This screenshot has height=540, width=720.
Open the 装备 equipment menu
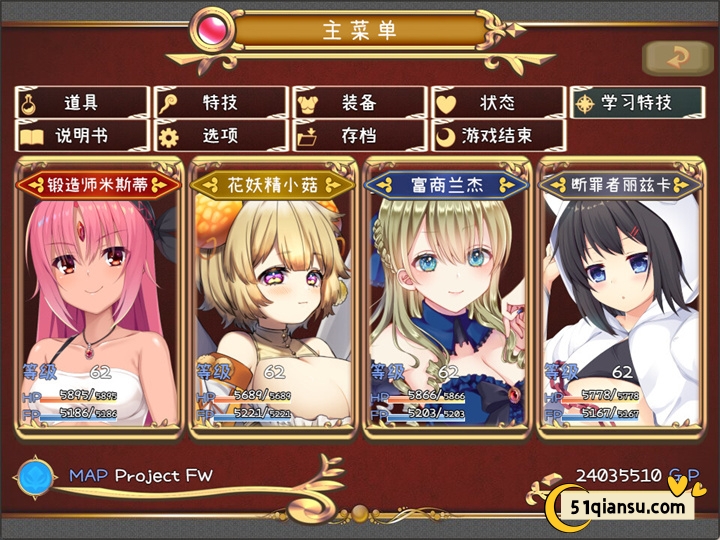coord(359,102)
